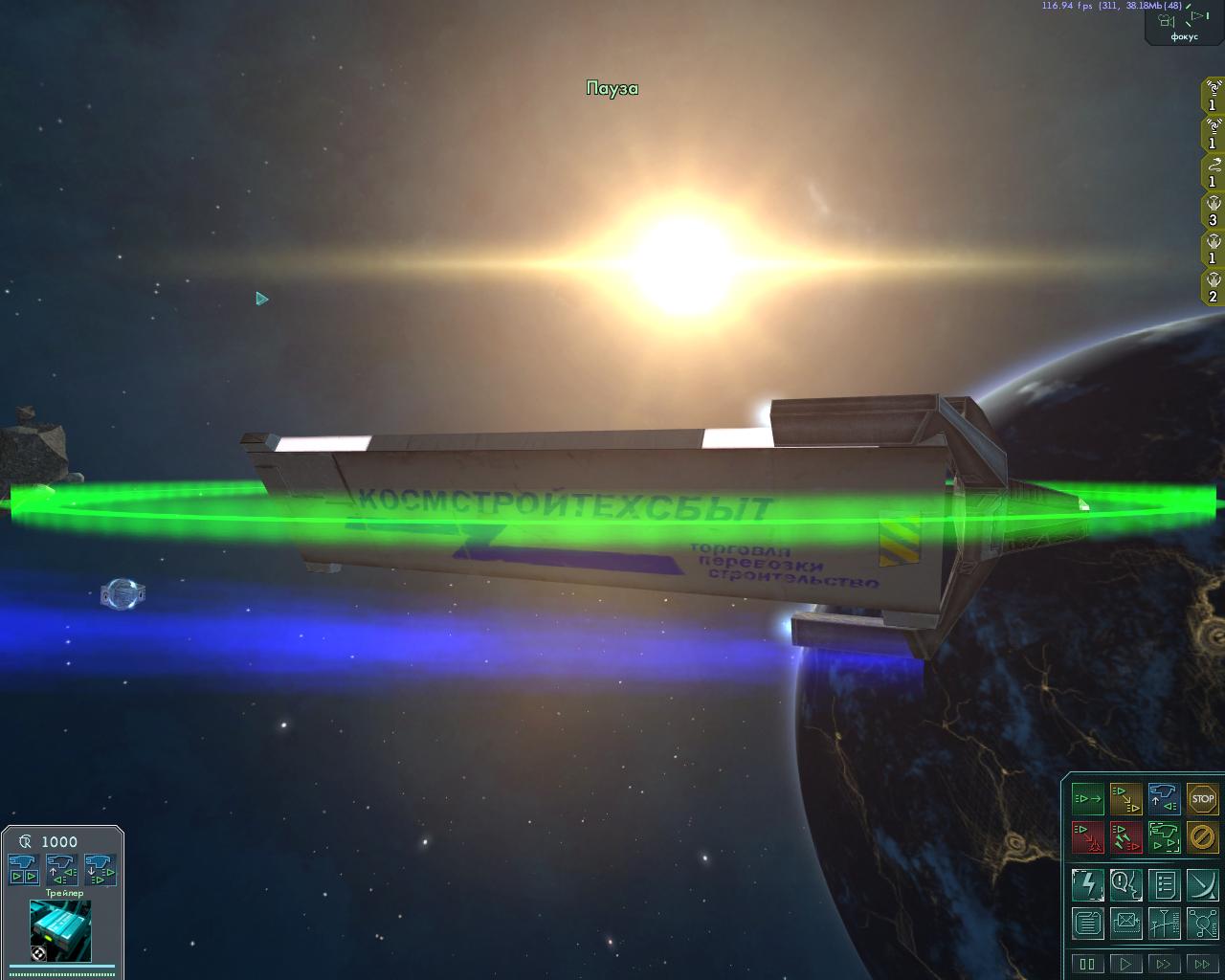The width and height of the screenshot is (1225, 980).
Task: Click the green carrier escort formation button
Action: [1164, 837]
